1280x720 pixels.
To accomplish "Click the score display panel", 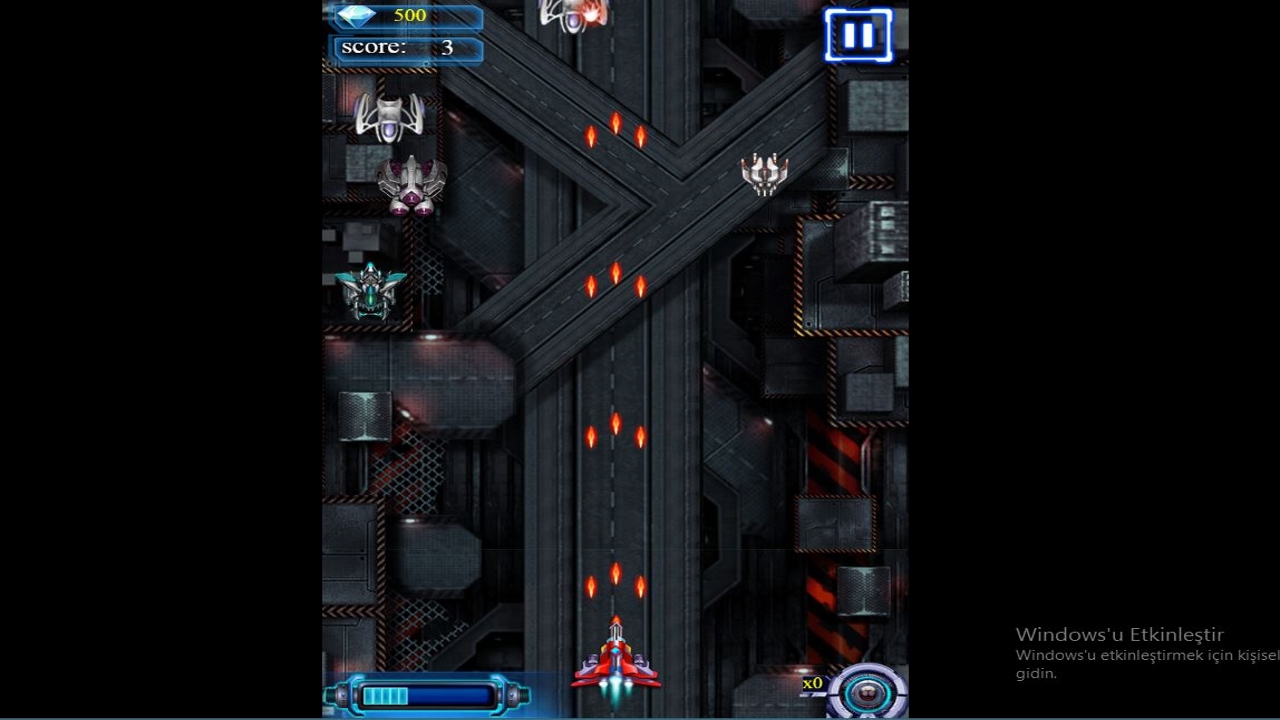I will click(x=408, y=47).
